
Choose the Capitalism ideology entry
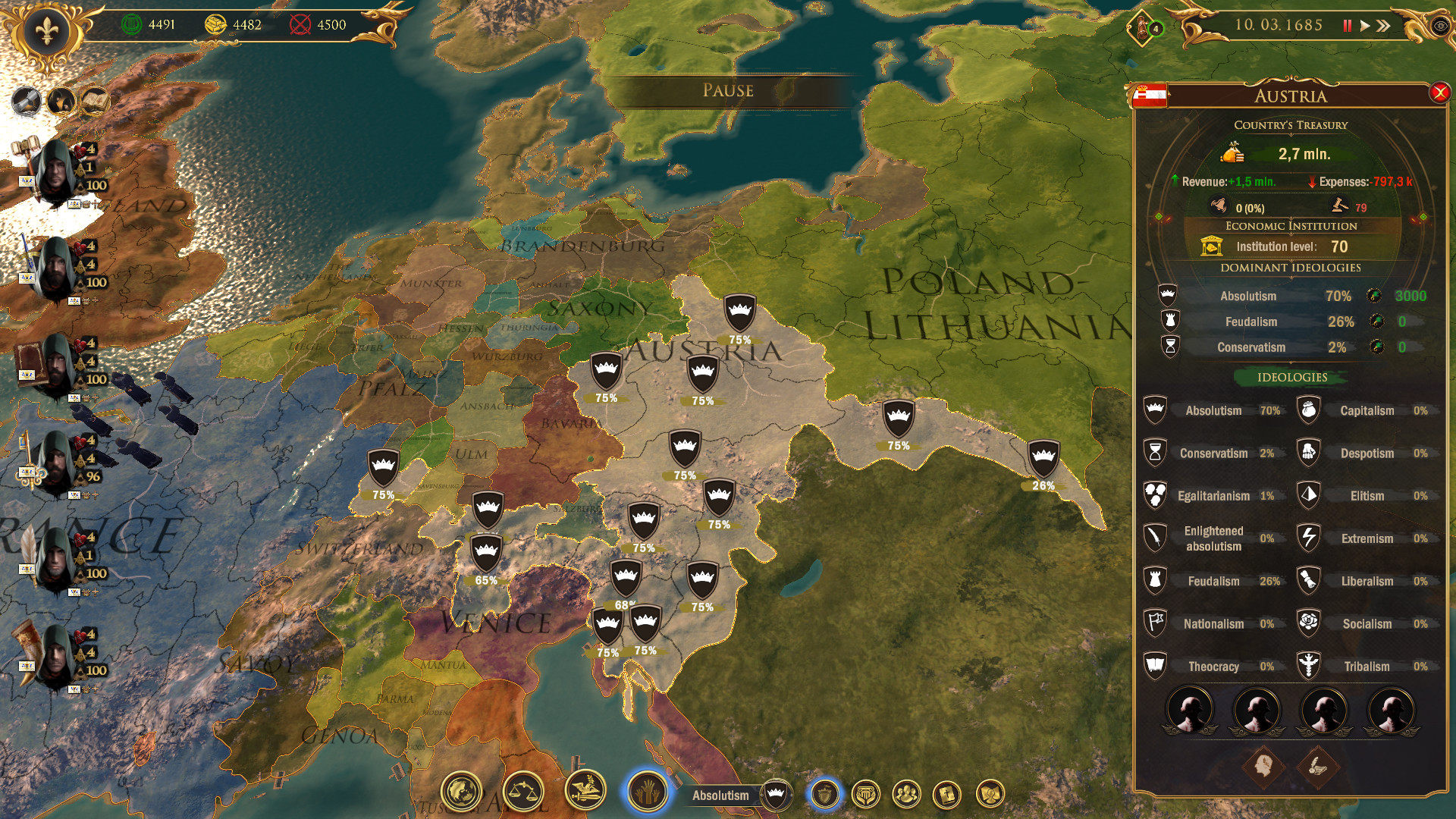pos(1366,411)
